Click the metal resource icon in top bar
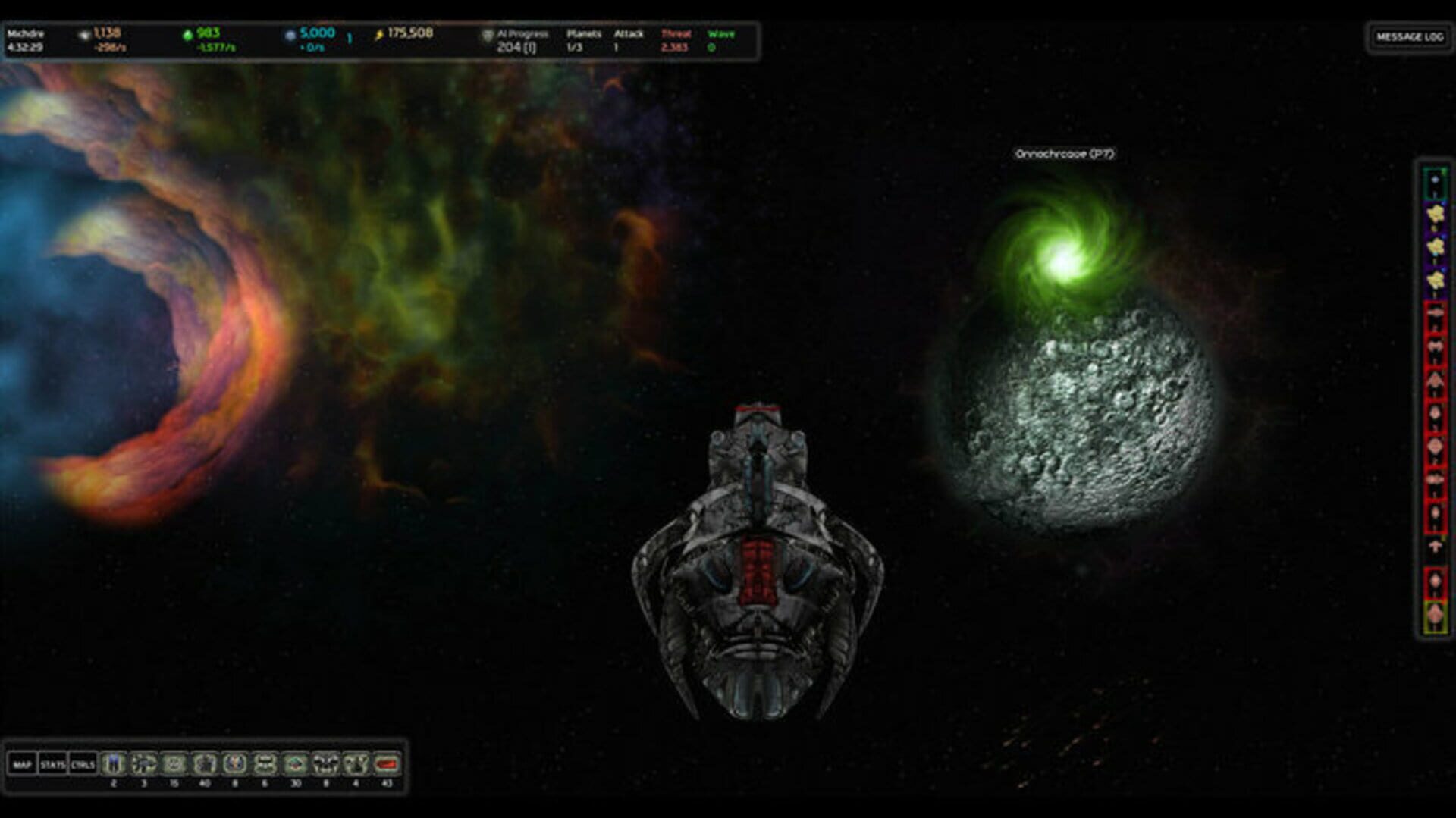This screenshot has width=1456, height=818. [x=83, y=34]
